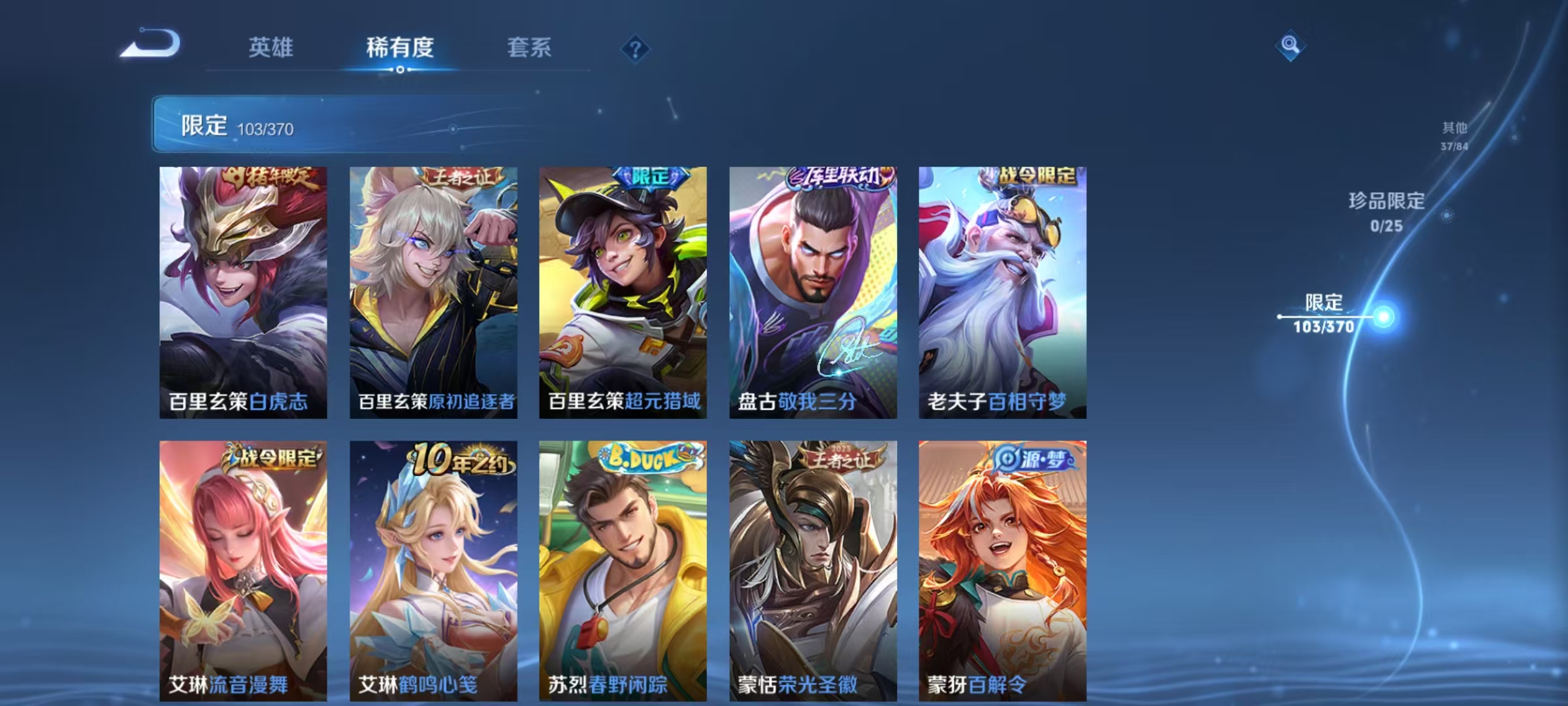1568x706 pixels.
Task: Switch to the 套系 tab
Action: tap(529, 48)
